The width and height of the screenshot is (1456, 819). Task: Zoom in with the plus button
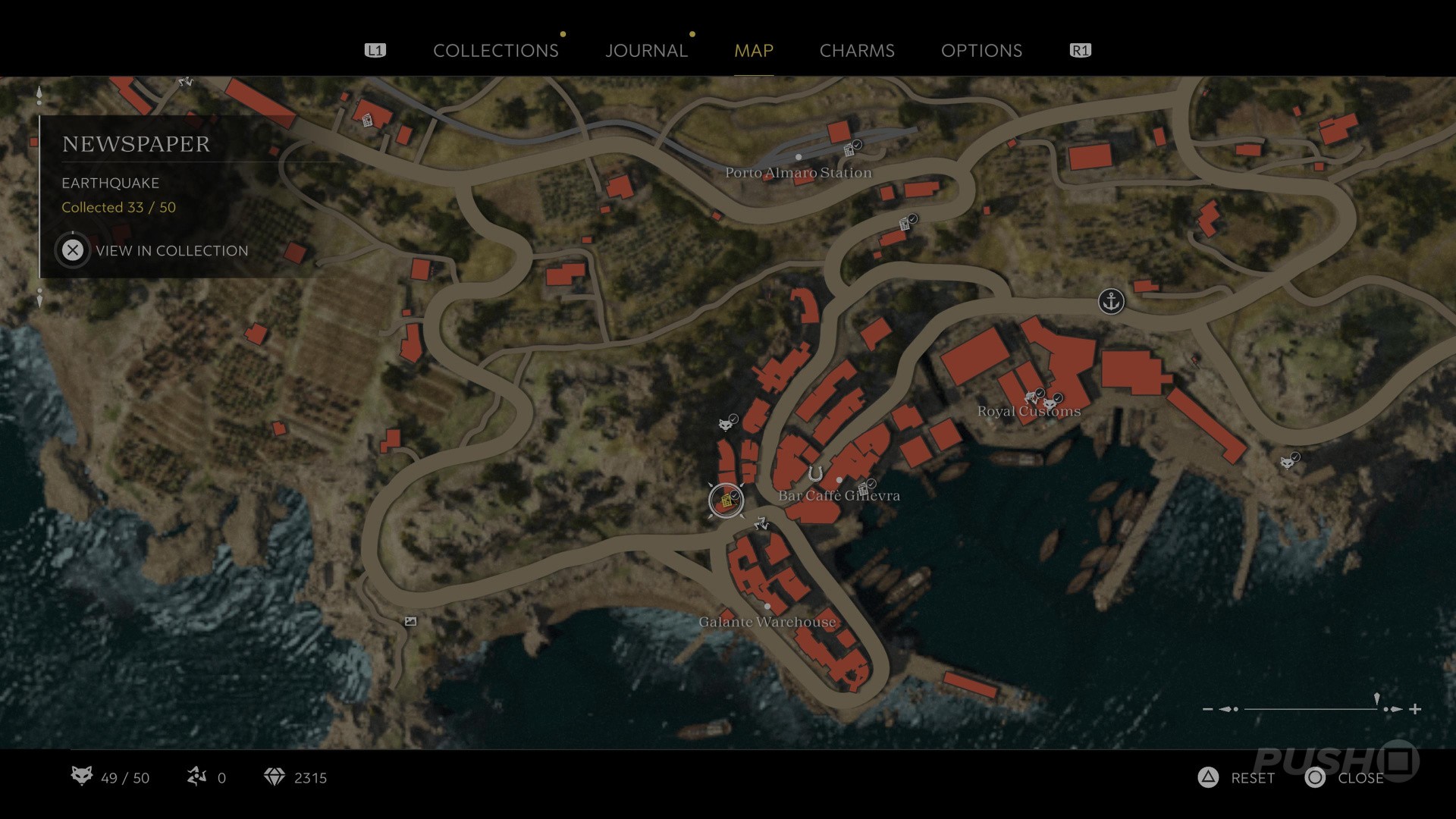(x=1415, y=709)
